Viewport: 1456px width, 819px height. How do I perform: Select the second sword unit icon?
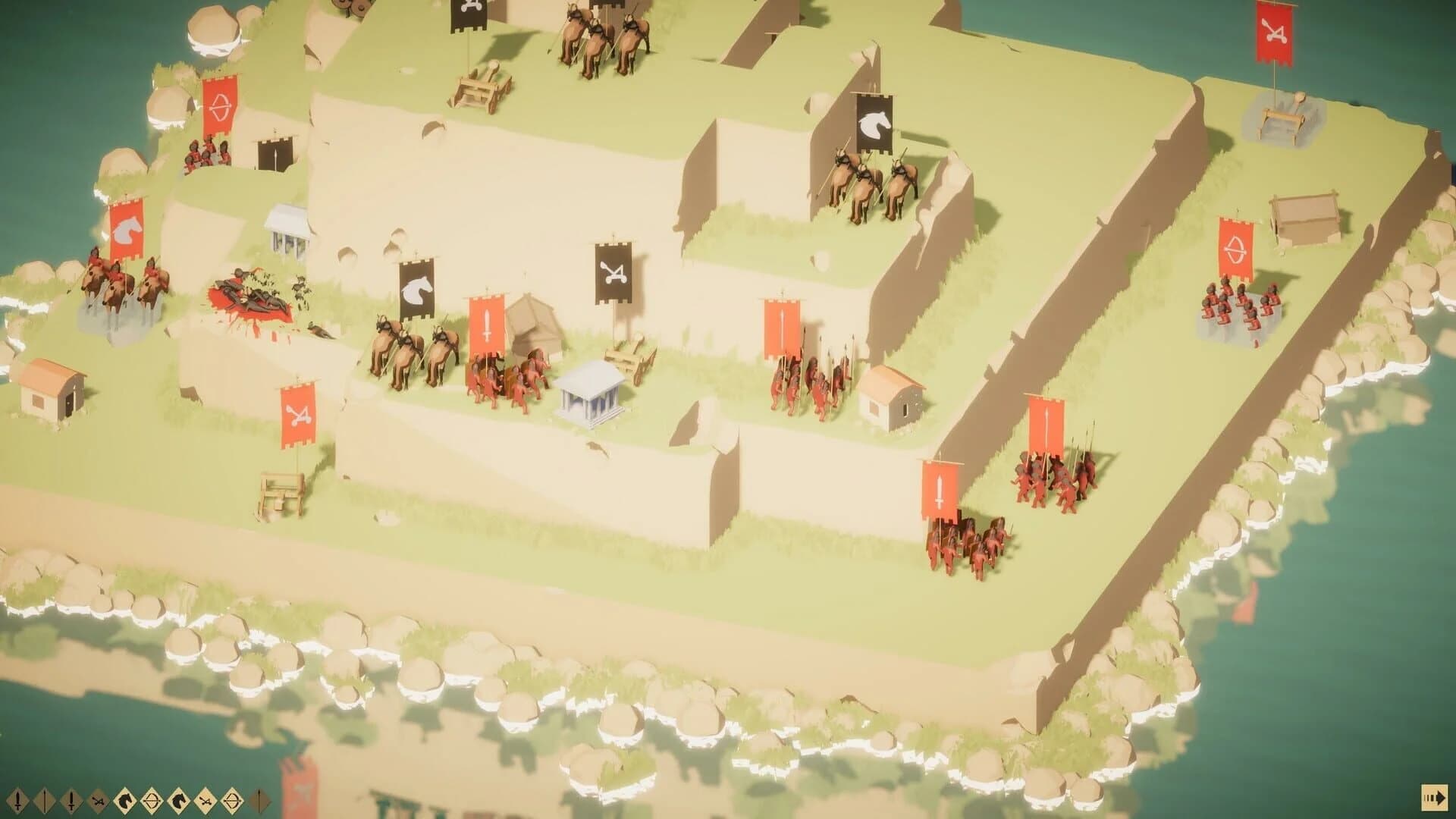coord(72,801)
